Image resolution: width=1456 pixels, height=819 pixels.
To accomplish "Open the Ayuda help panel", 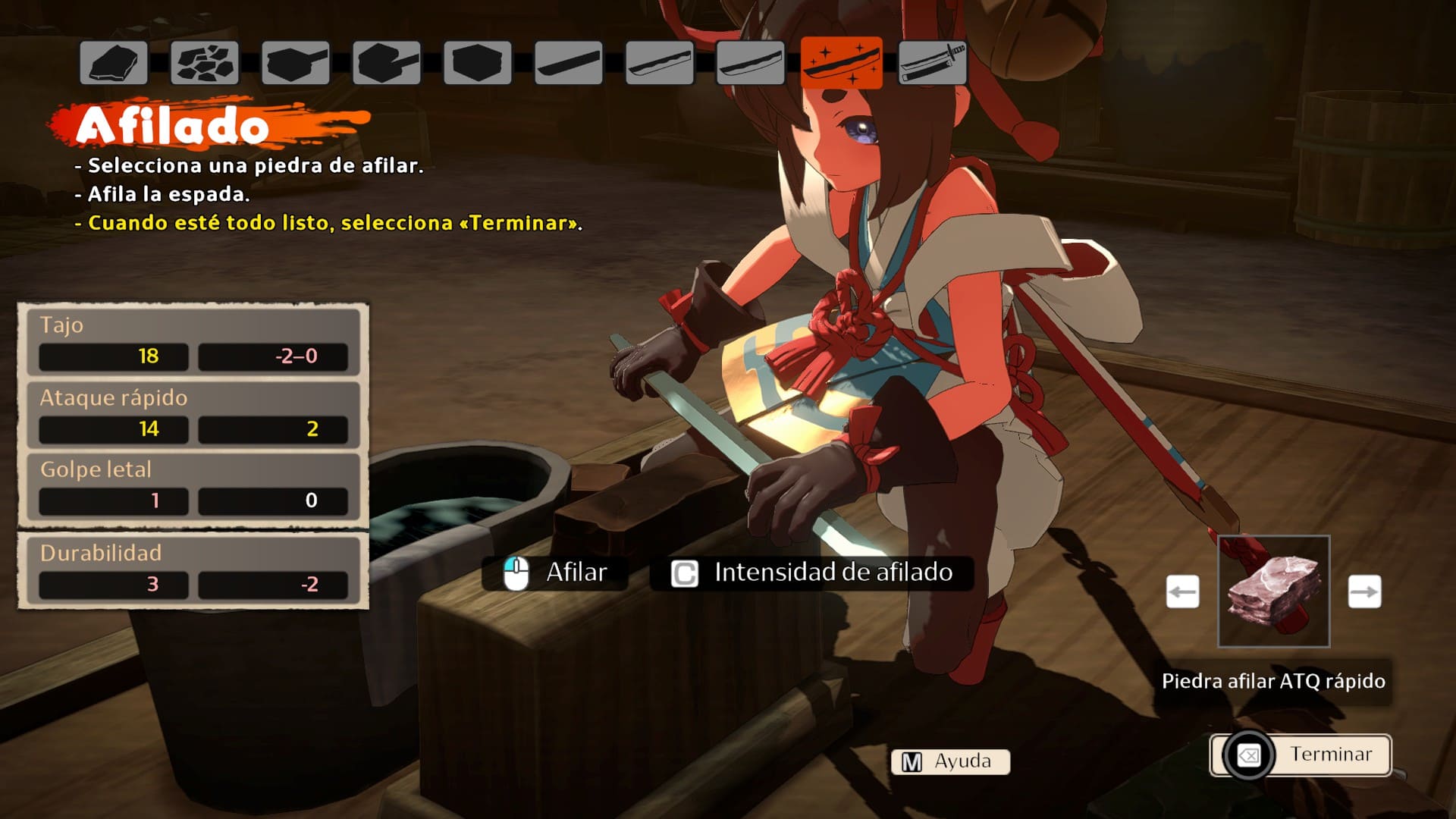I will (x=950, y=761).
